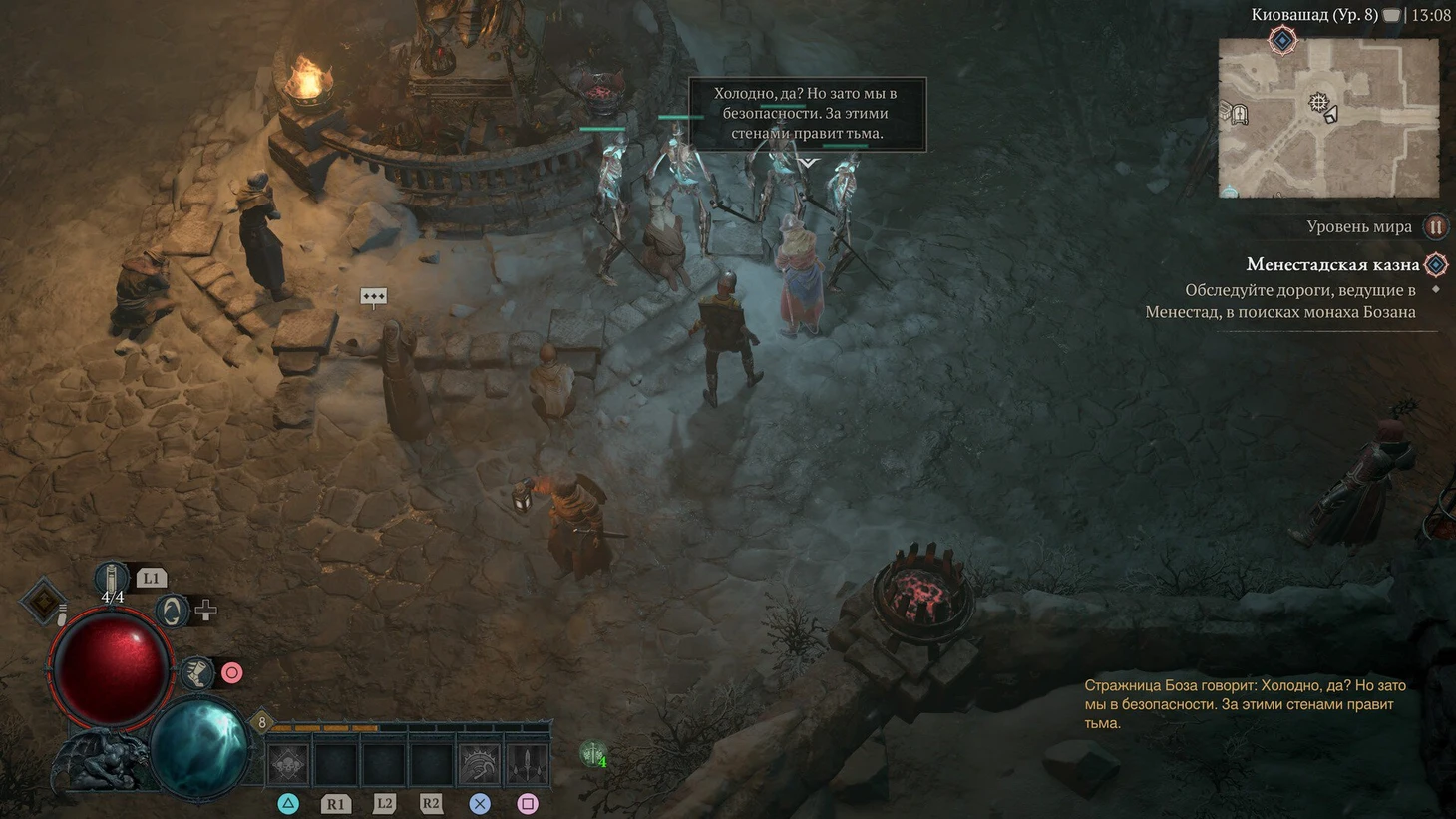Trigger the dagger basic attack slot

pos(527,765)
